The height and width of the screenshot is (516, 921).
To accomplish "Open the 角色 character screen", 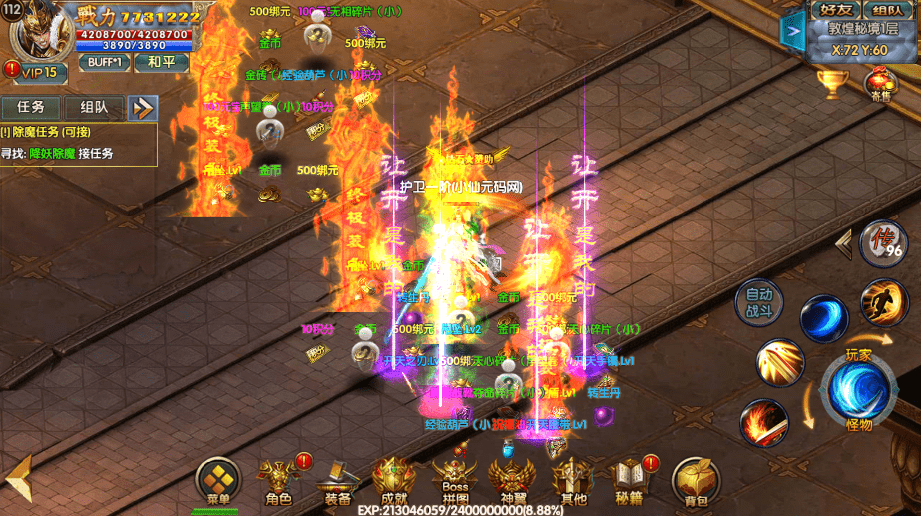I will (278, 482).
